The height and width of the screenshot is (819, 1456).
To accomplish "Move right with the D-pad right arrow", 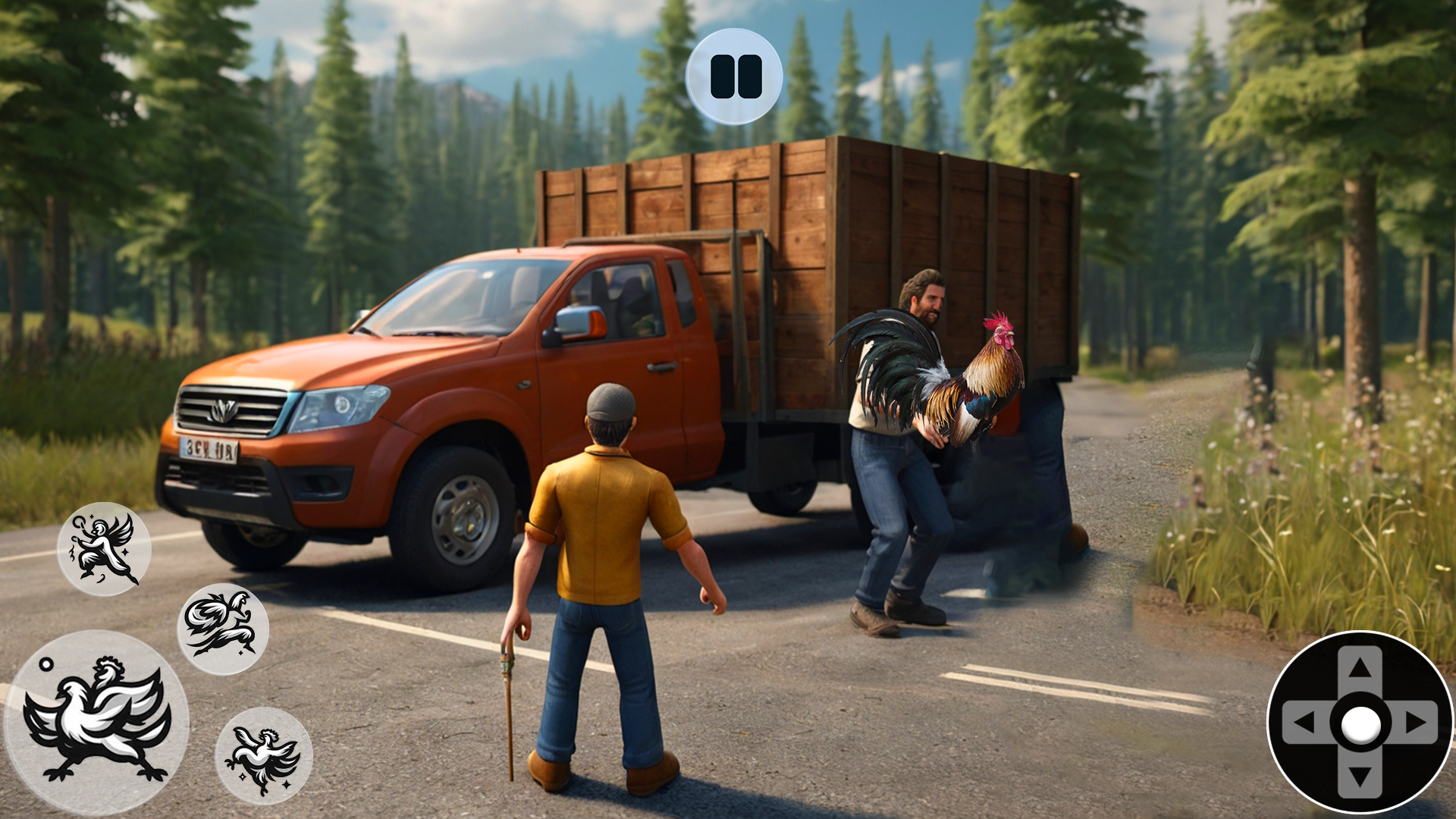I will [x=1415, y=723].
